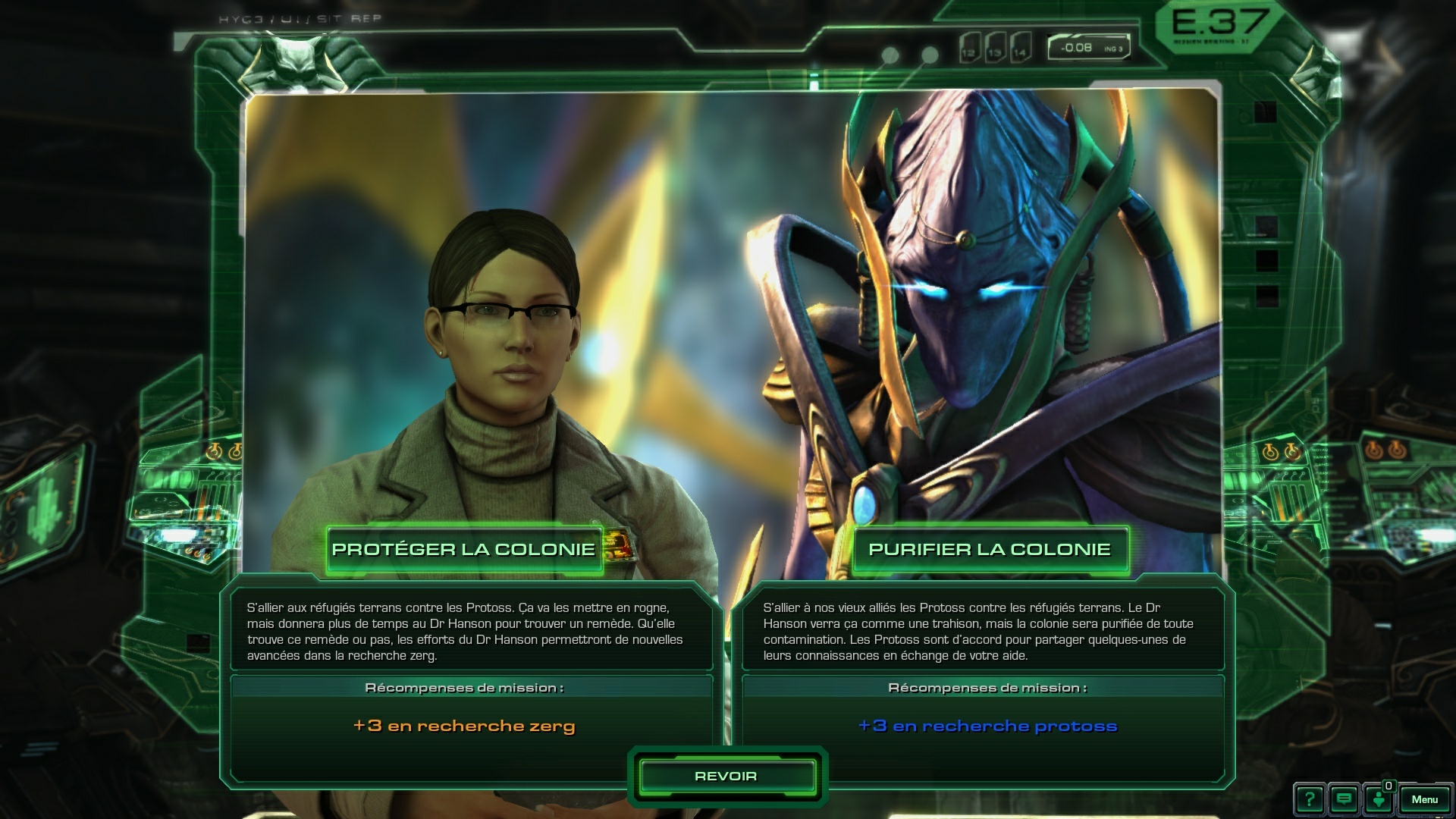Open help with the question mark icon
This screenshot has height=819, width=1456.
click(1310, 799)
